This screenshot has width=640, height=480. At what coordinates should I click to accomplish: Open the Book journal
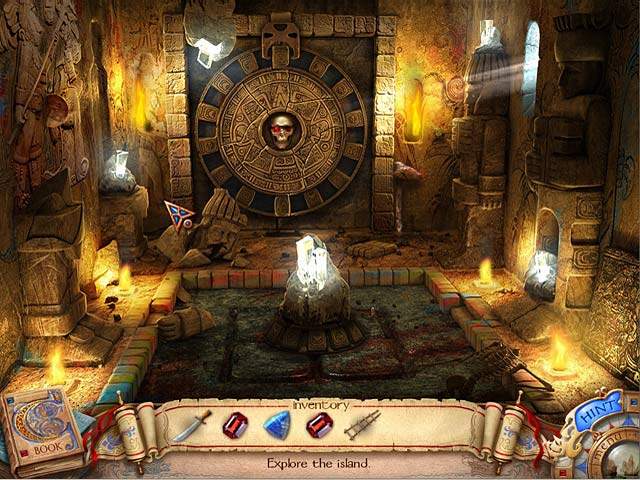pyautogui.click(x=40, y=432)
